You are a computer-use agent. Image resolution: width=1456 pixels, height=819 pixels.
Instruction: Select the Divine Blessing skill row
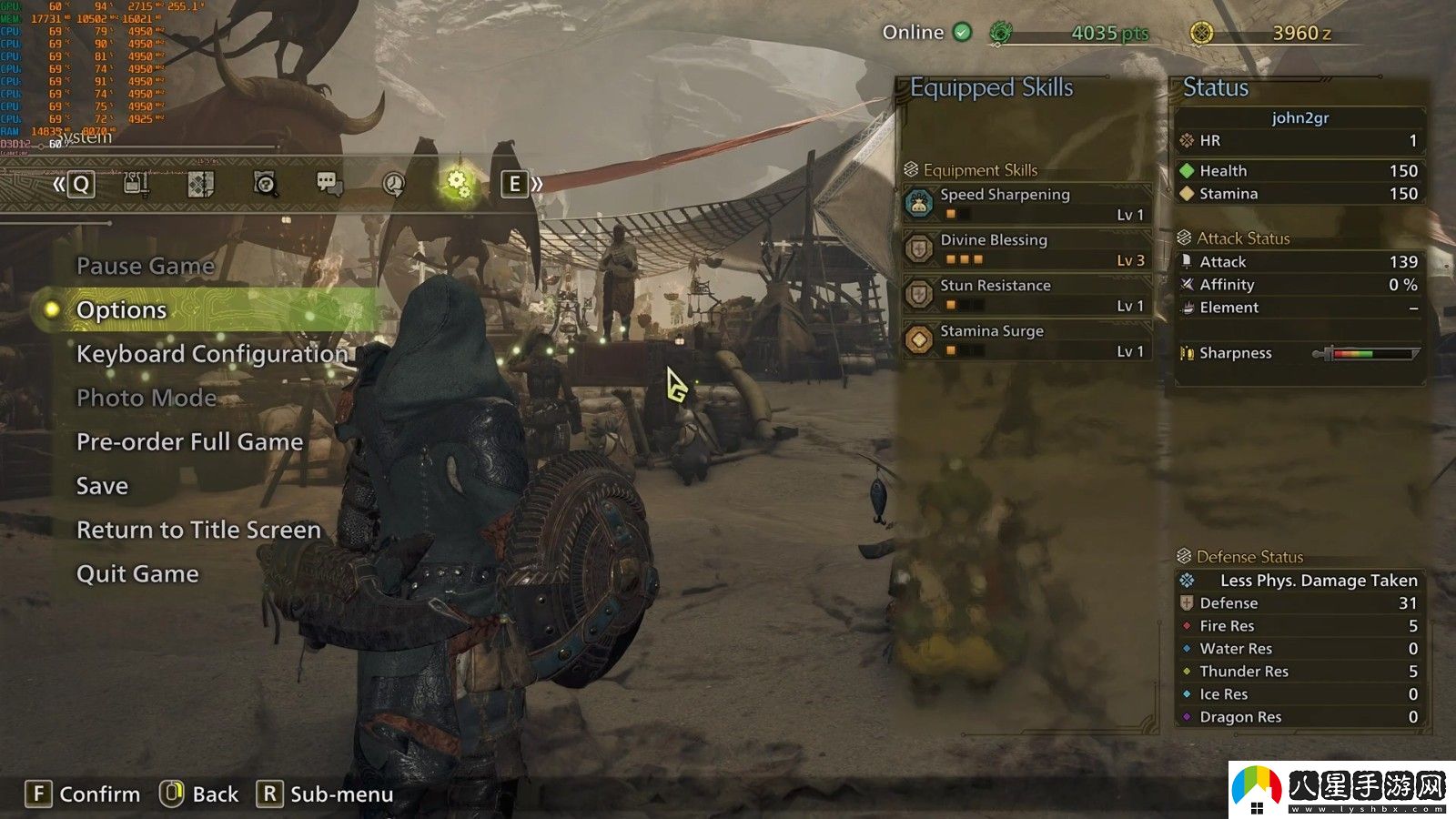1027,249
